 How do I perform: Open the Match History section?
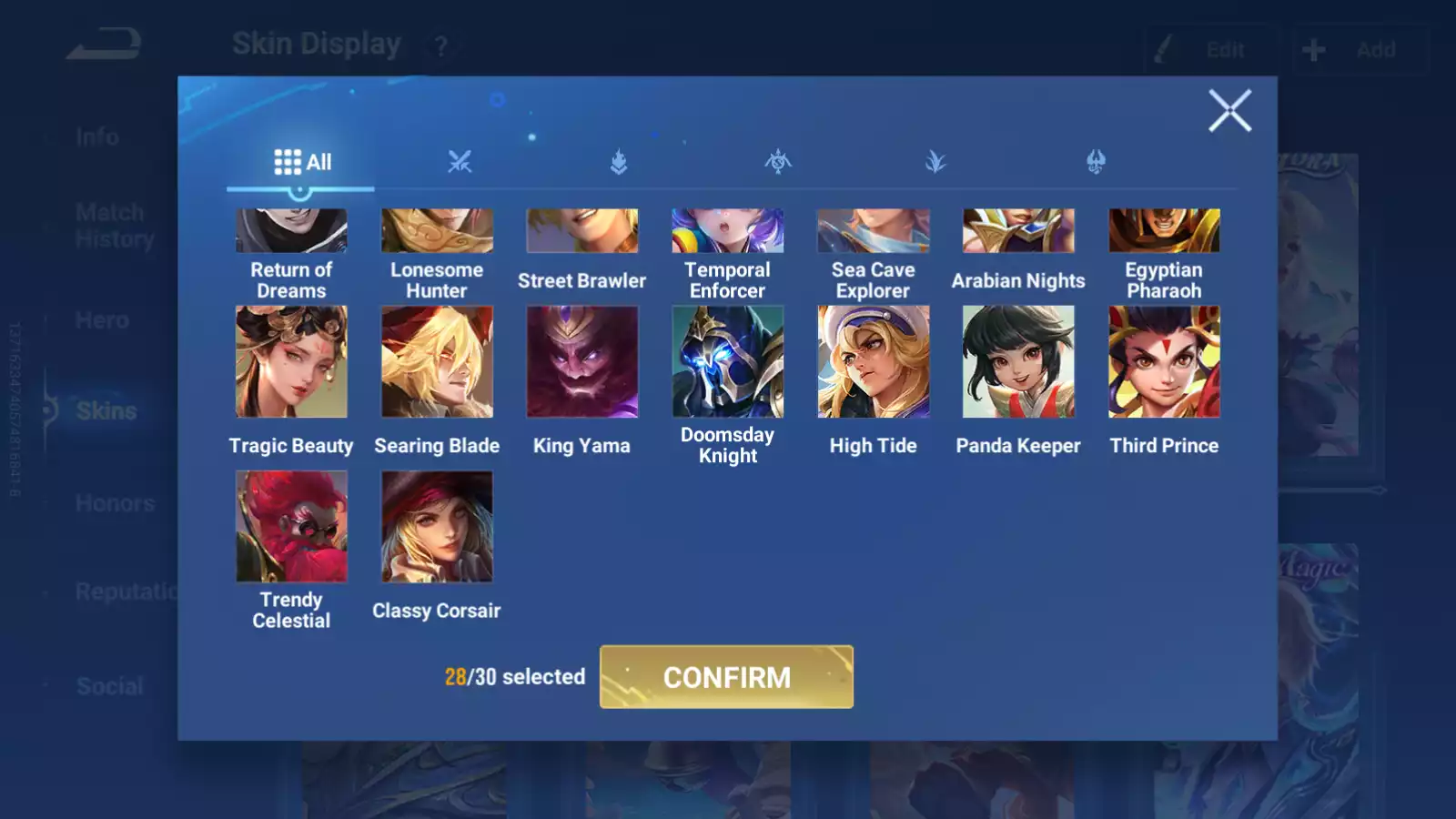[x=109, y=225]
